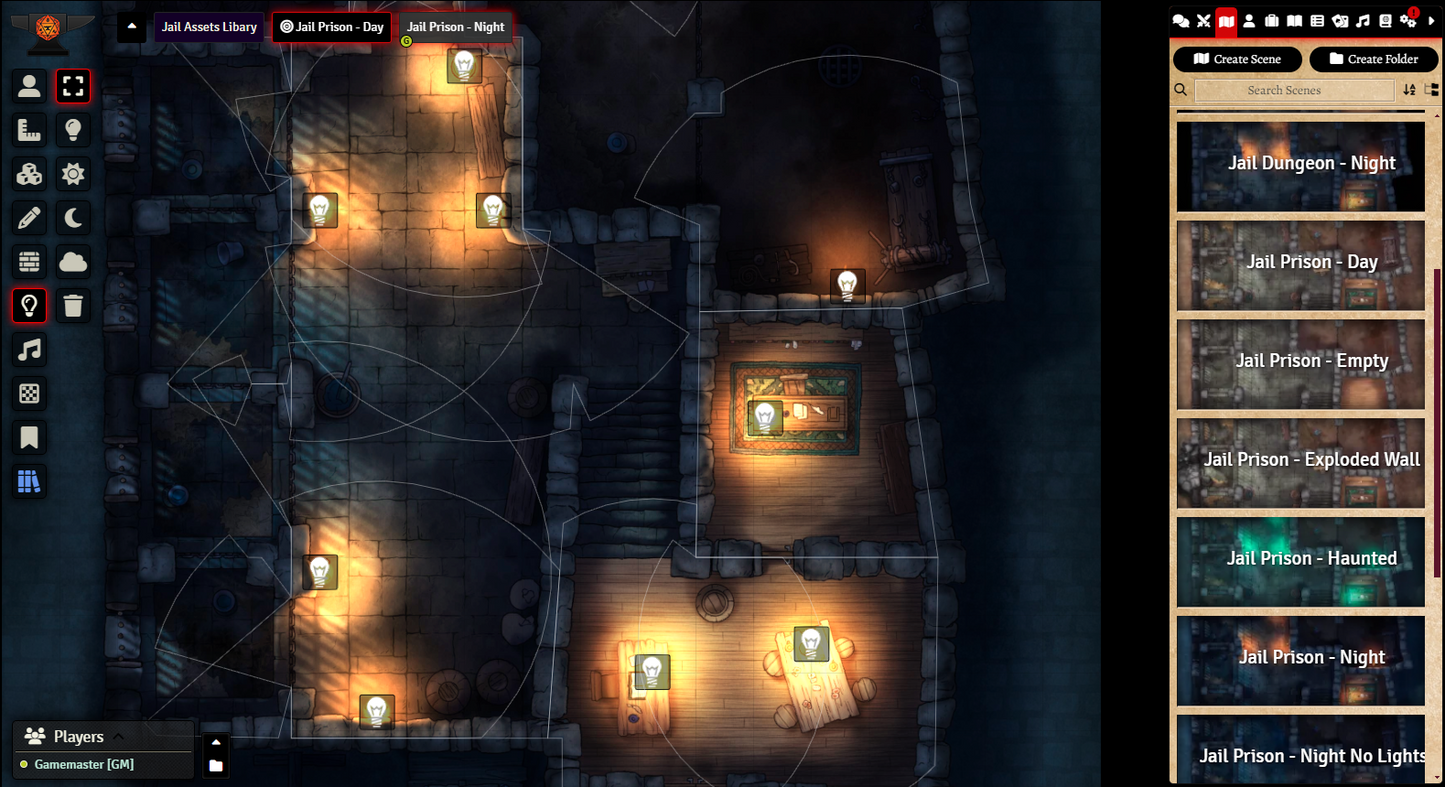
Task: Open the Jail Assets Libary scene tab
Action: (209, 27)
